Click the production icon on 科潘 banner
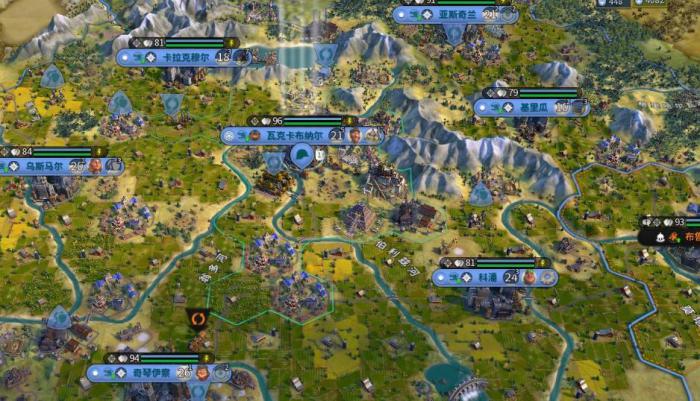Viewport: 700px width, 401px height. coord(547,277)
